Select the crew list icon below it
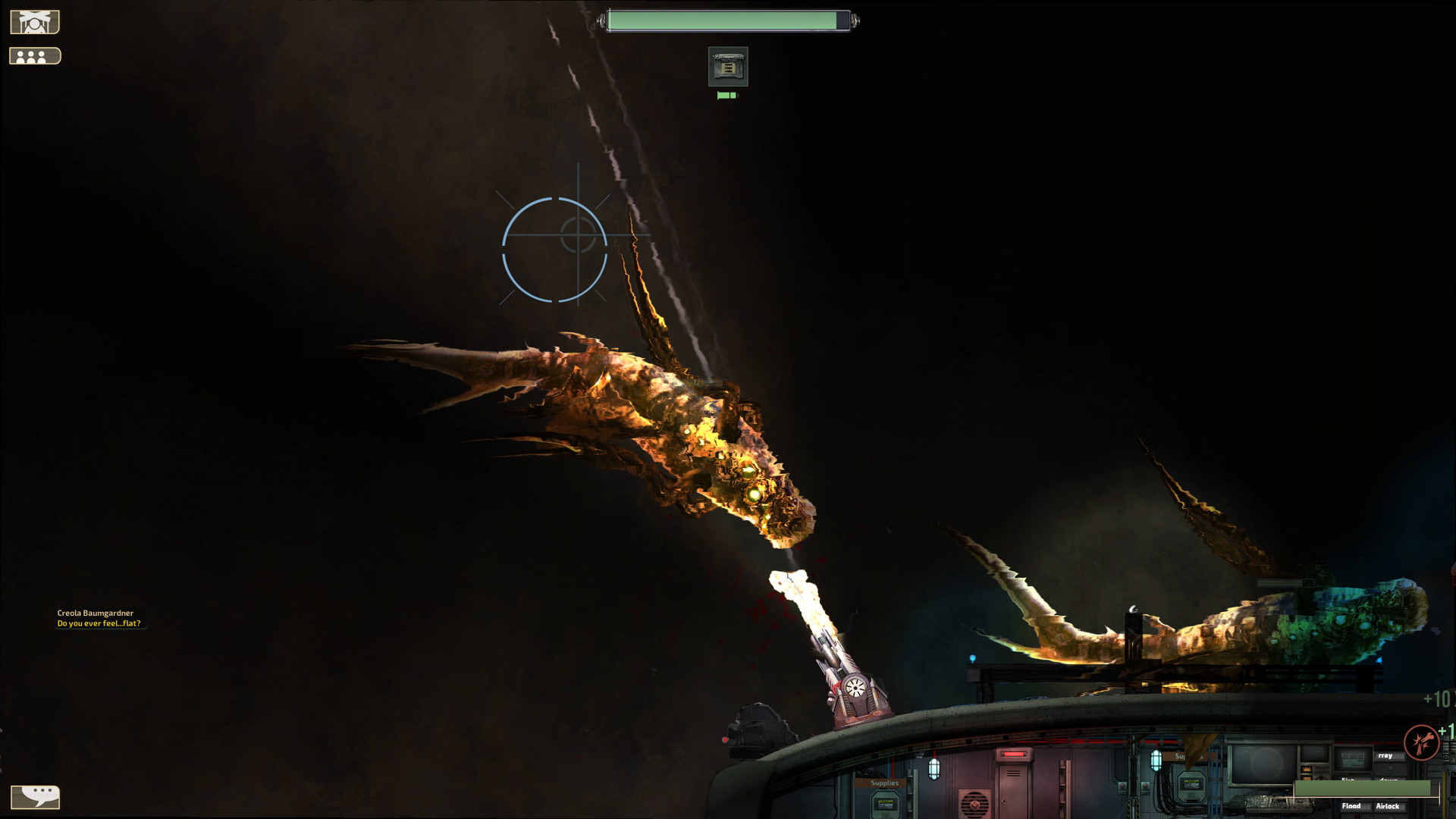Image resolution: width=1456 pixels, height=819 pixels. (34, 55)
